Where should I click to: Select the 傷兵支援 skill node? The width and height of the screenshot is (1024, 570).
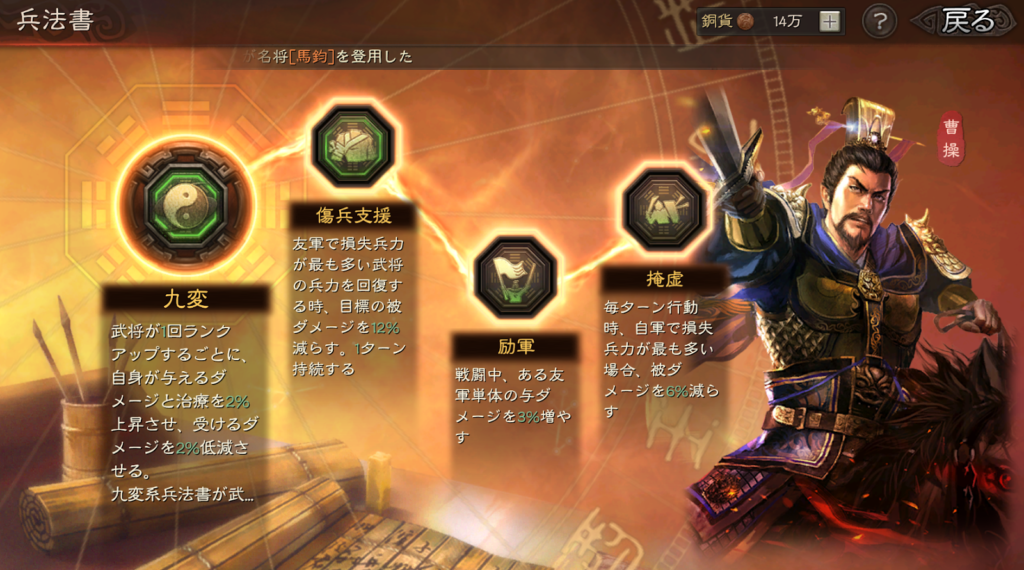(x=350, y=147)
